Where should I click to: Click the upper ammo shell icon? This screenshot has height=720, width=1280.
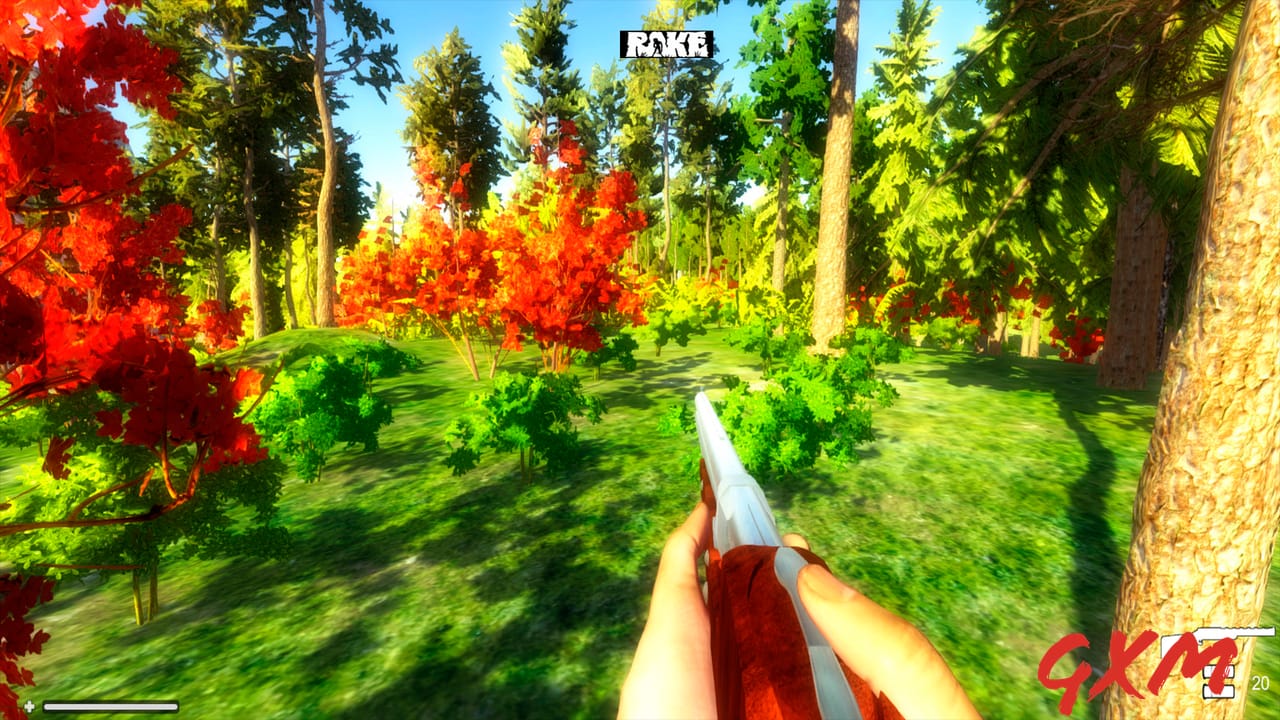pyautogui.click(x=1218, y=671)
